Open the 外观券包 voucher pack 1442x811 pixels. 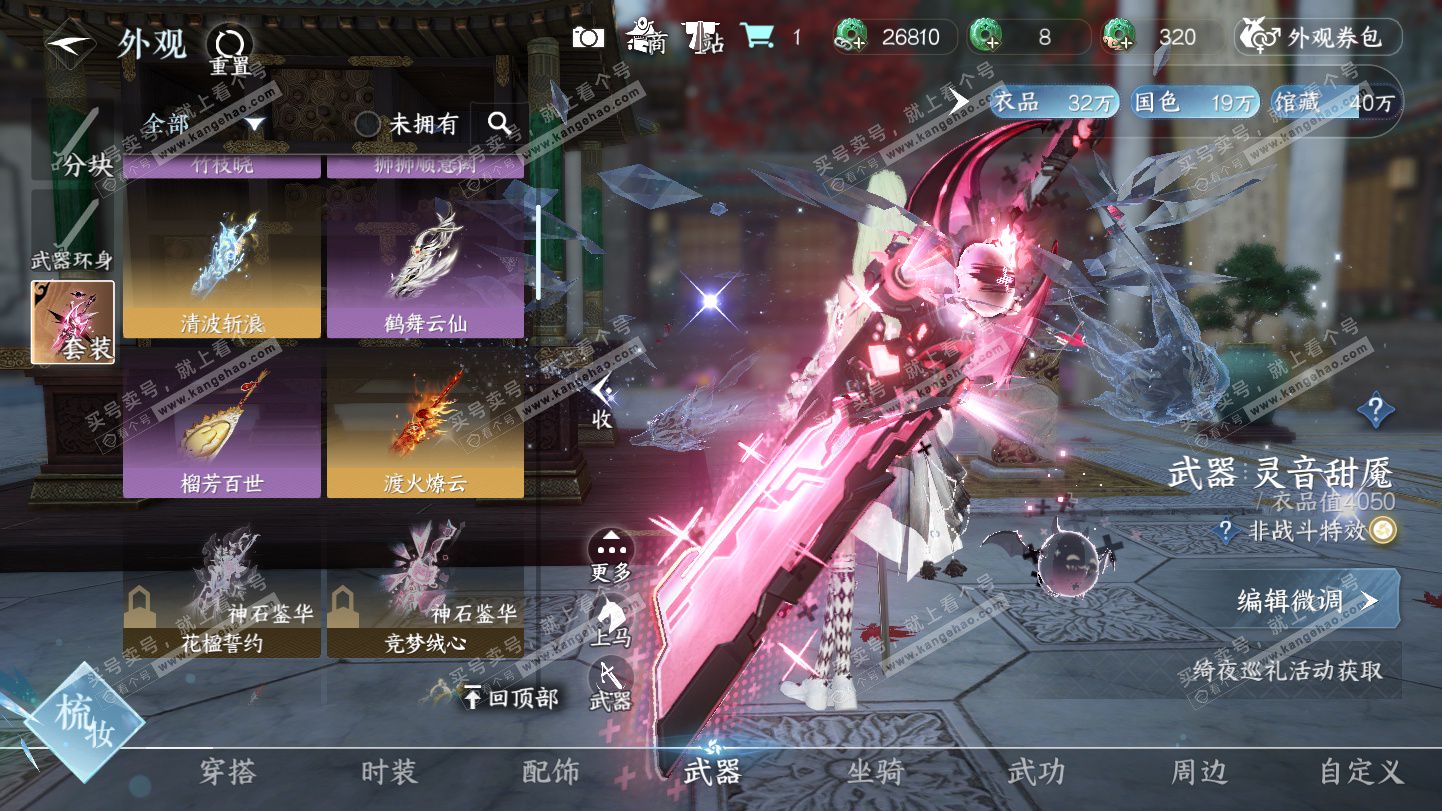coord(1318,38)
